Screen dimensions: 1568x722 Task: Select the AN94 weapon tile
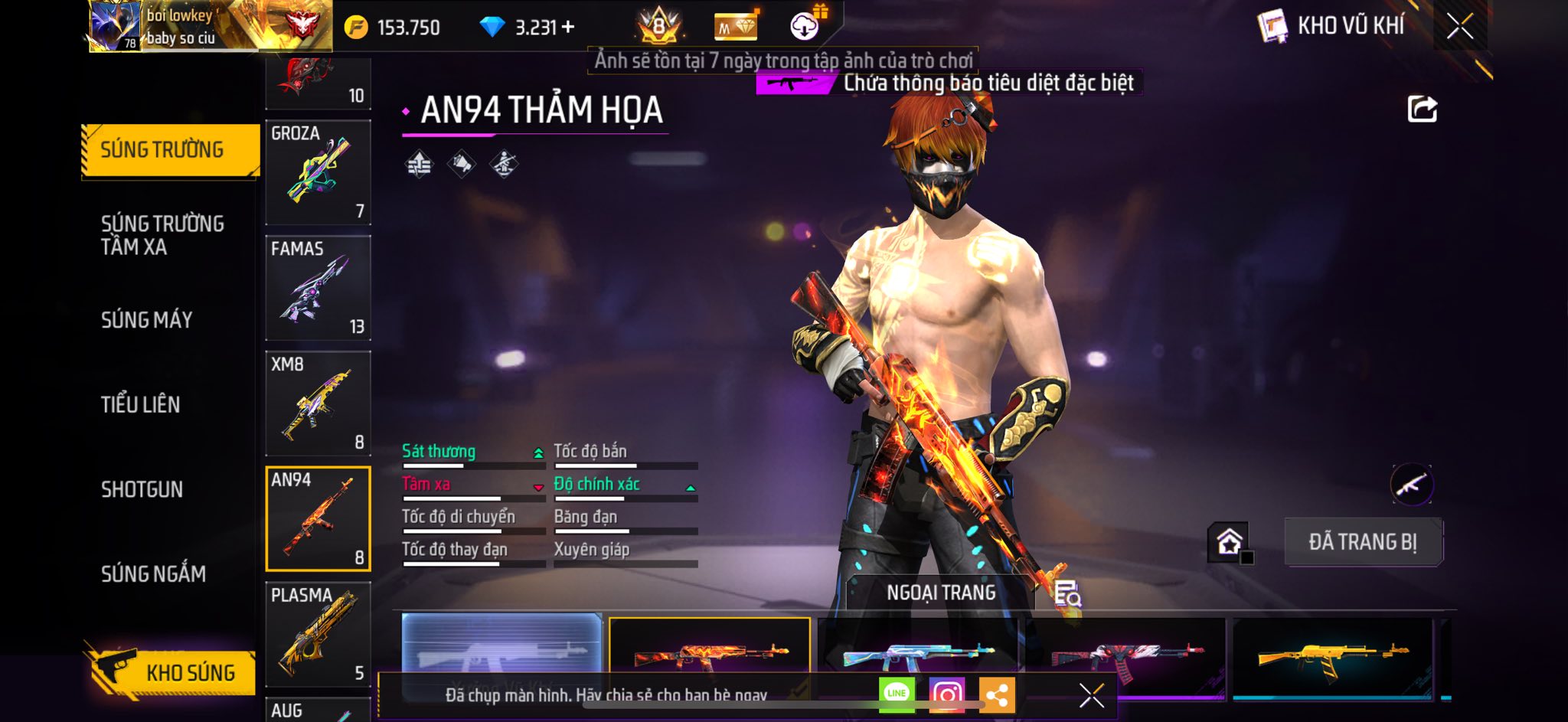318,519
